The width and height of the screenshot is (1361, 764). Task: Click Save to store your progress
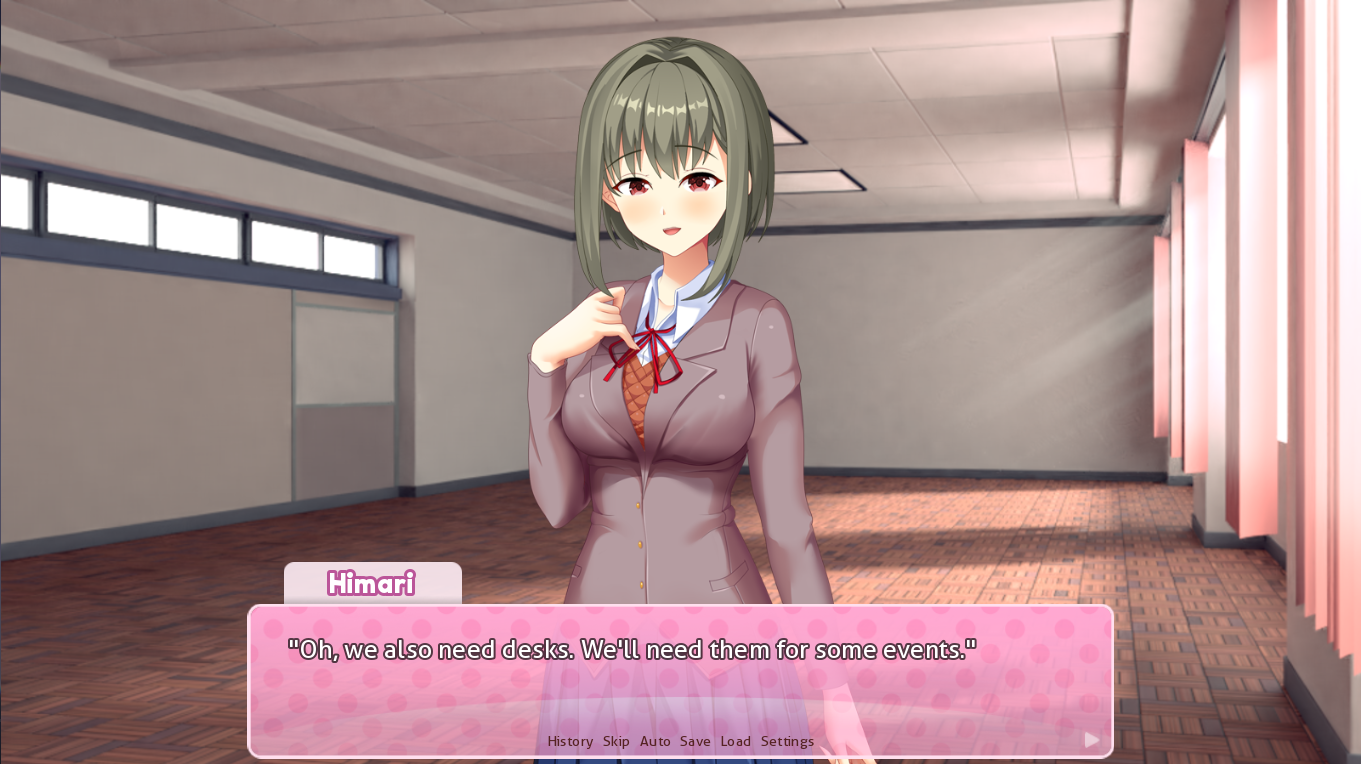click(694, 741)
